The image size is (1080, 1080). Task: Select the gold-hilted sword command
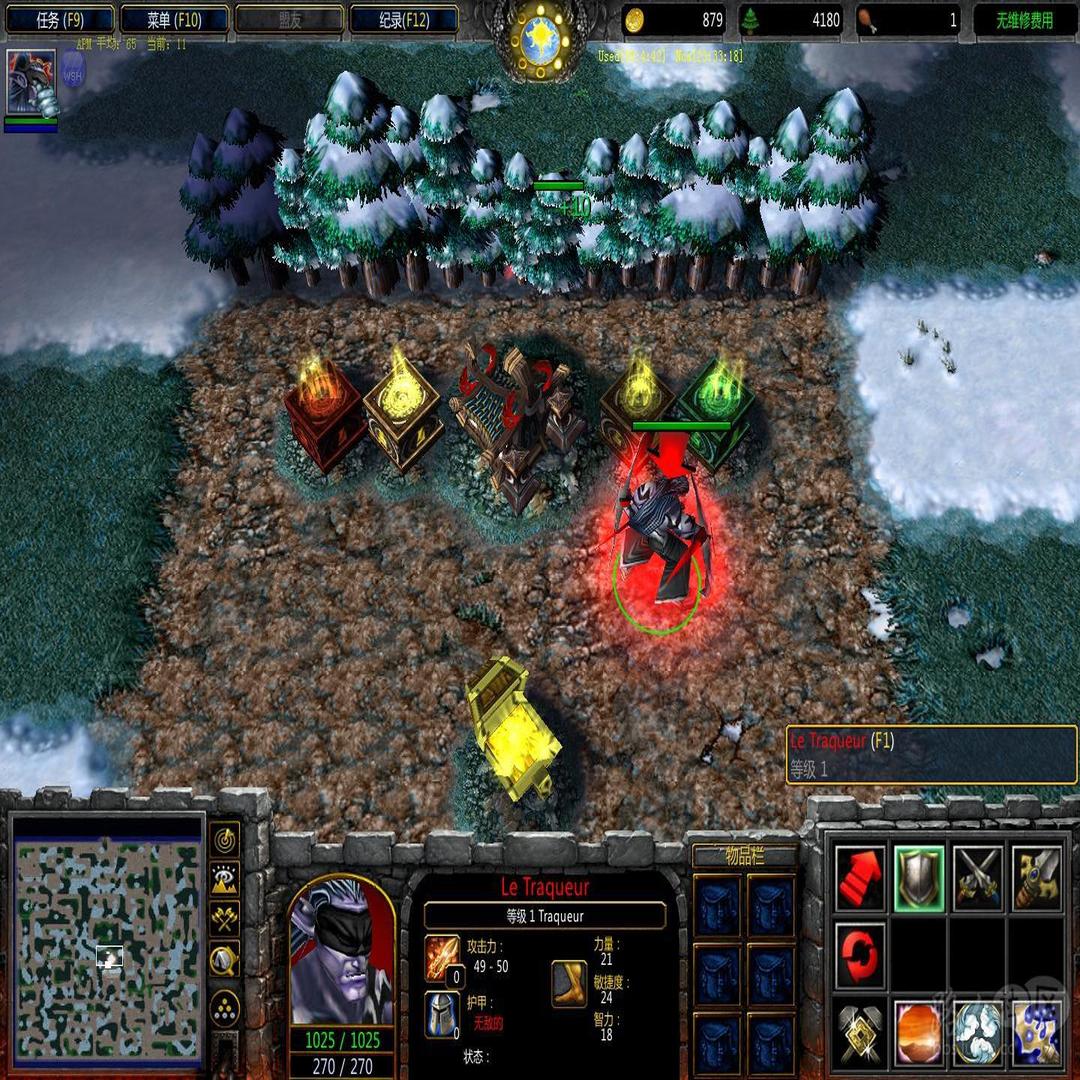coord(1037,877)
